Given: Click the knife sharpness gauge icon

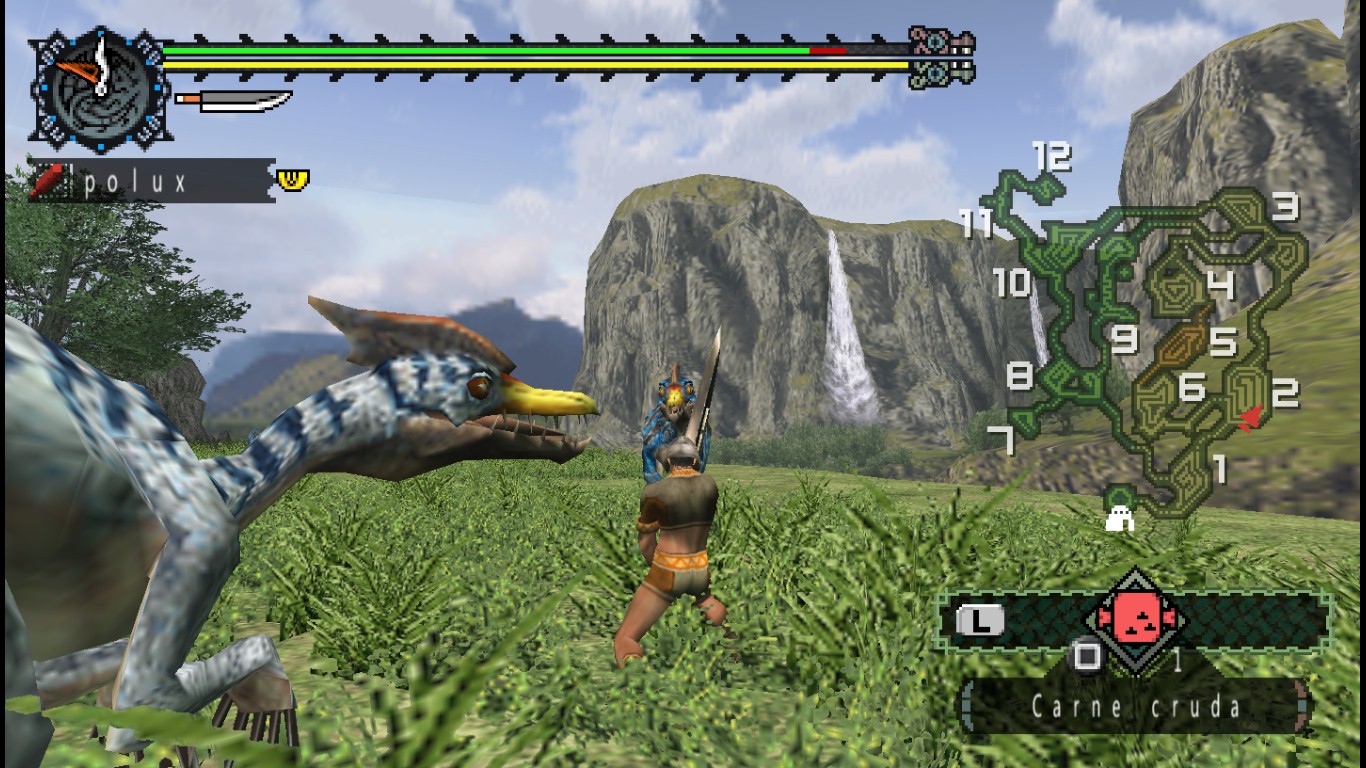Looking at the screenshot, I should pos(230,100).
